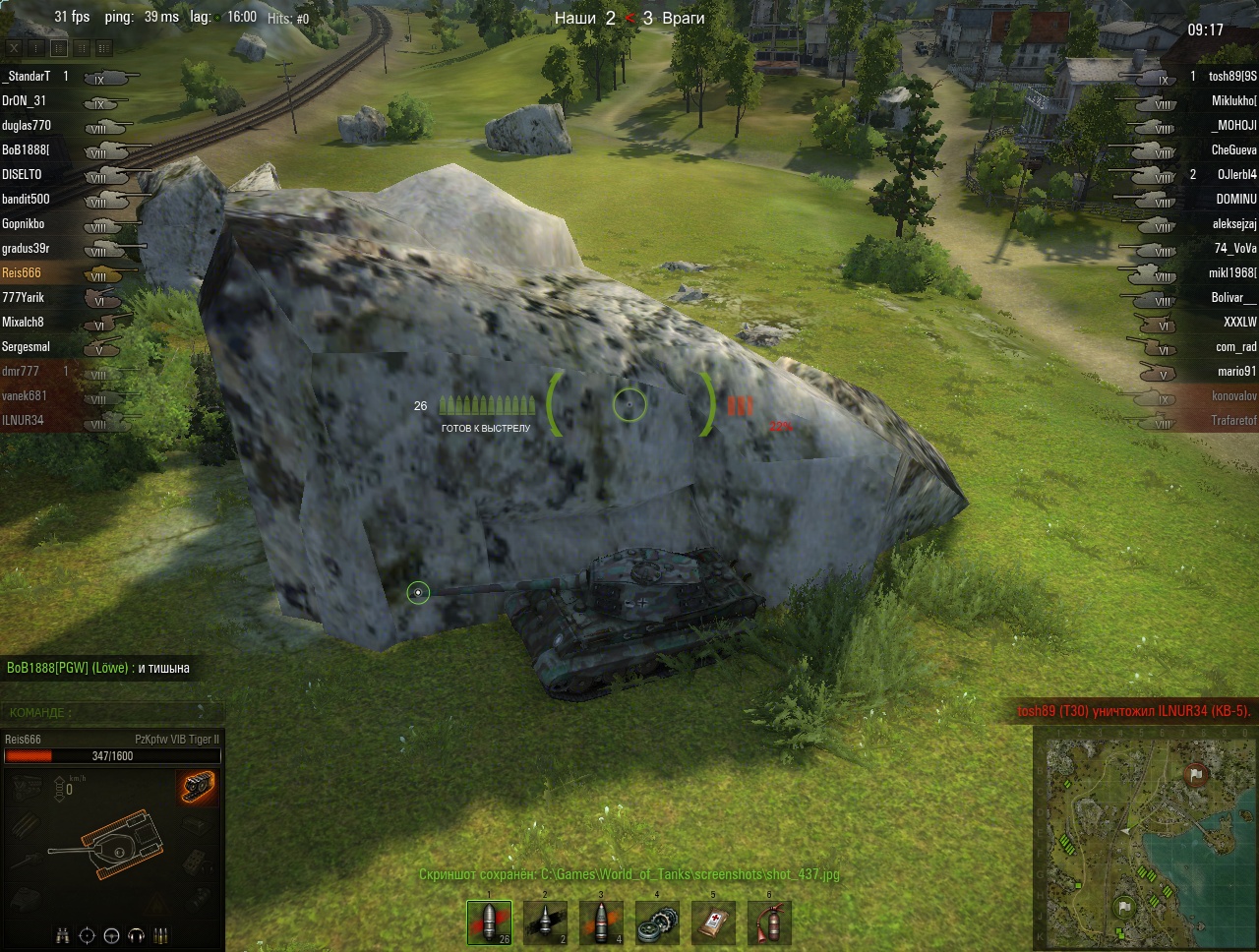Viewport: 1259px width, 952px height.
Task: Select the armor-piercing shell with 26 rounds
Action: pos(489,922)
